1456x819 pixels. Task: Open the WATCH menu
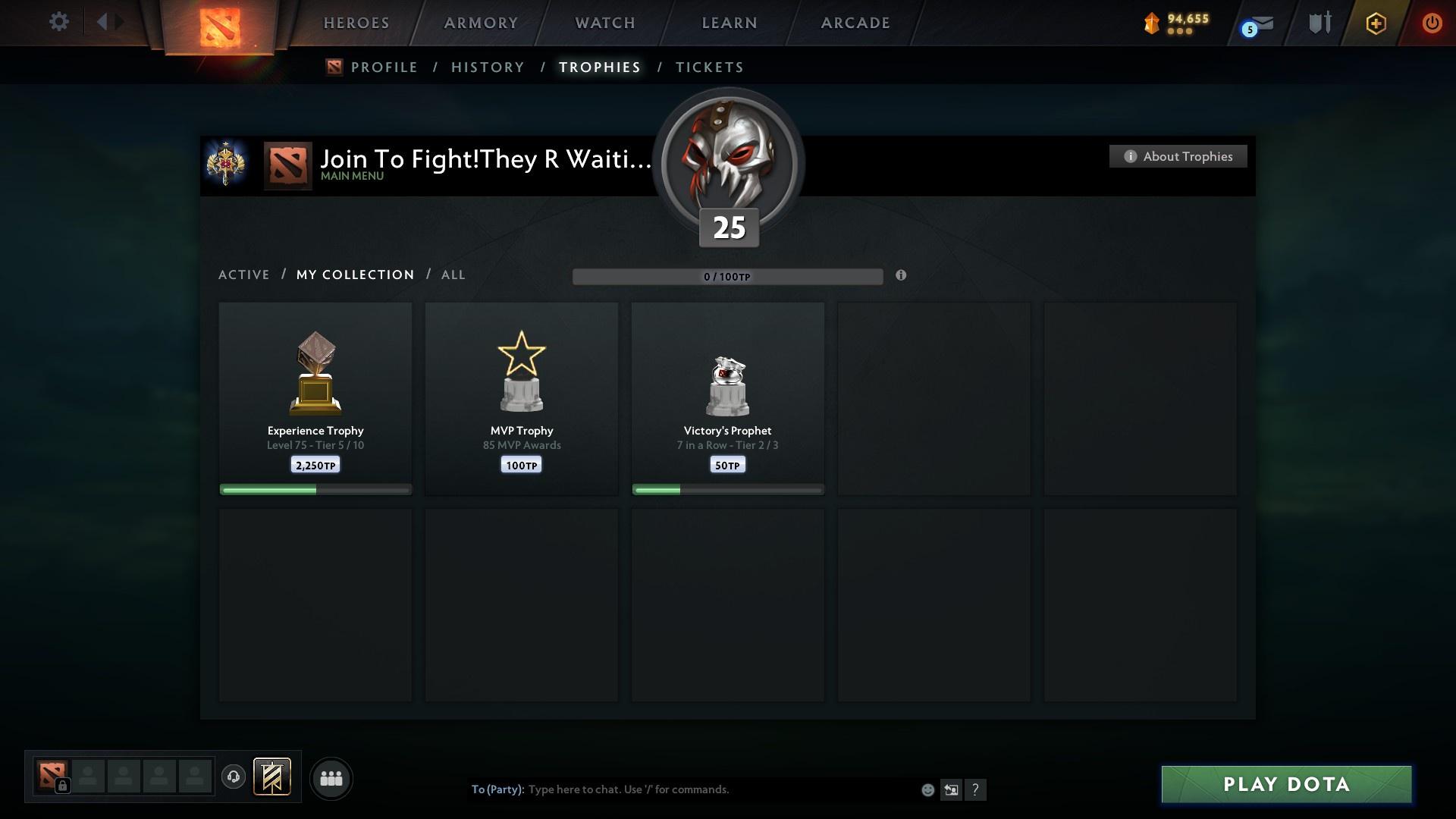(604, 23)
